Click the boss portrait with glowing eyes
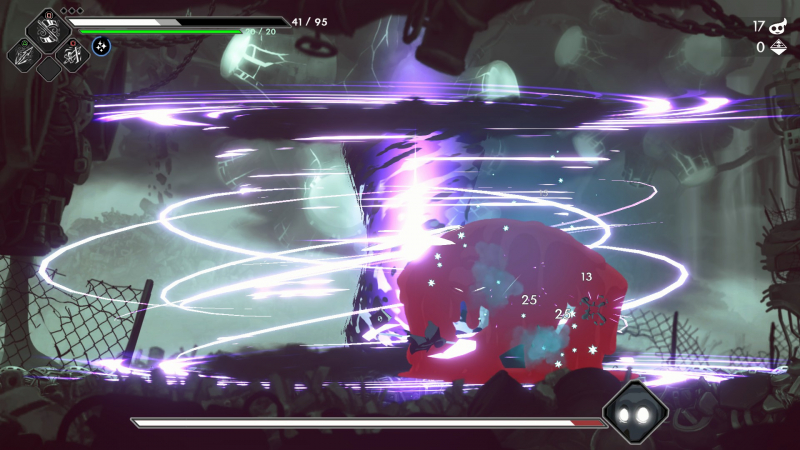Image resolution: width=800 pixels, height=450 pixels. tap(634, 413)
